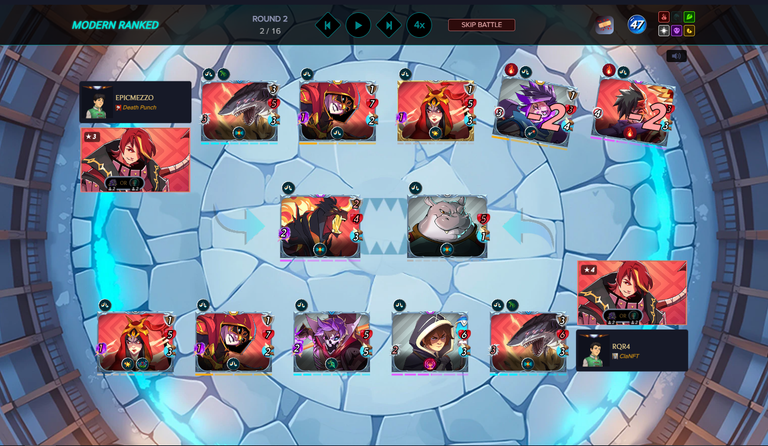Screen dimensions: 768x446
Task: Select the purple horned wolf card
Action: (332, 342)
